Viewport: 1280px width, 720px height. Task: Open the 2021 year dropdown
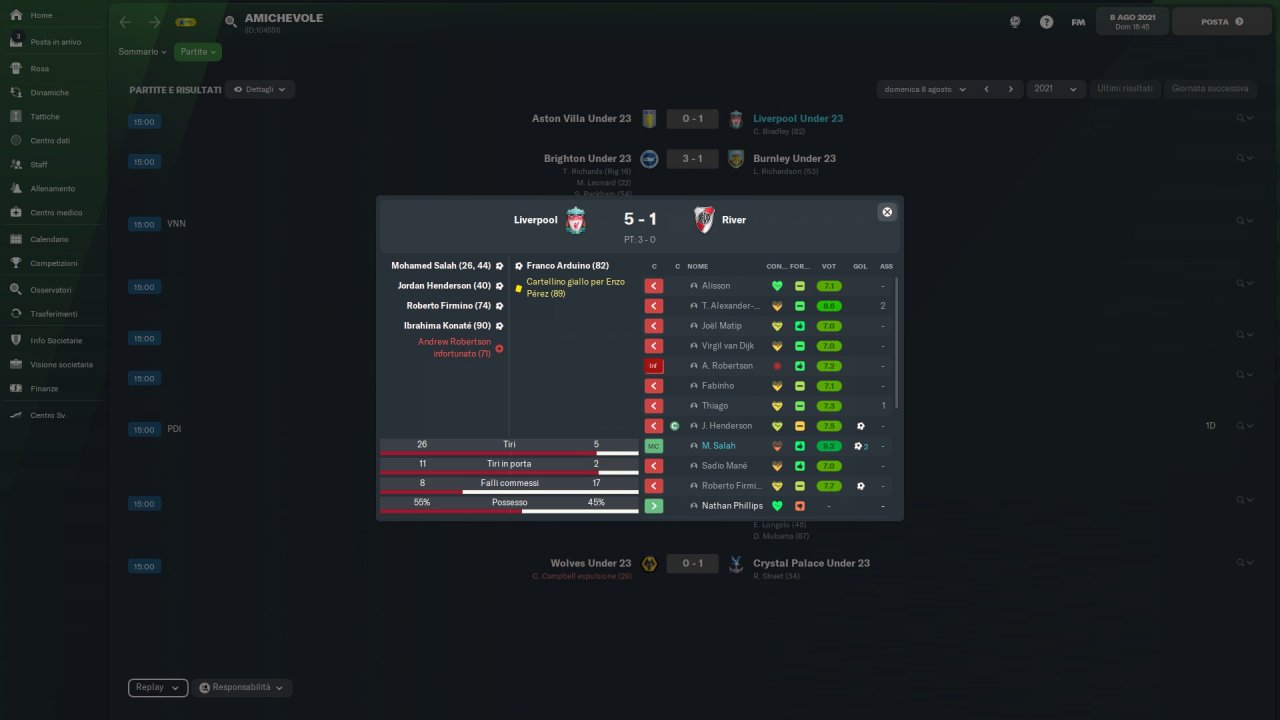coord(1057,89)
